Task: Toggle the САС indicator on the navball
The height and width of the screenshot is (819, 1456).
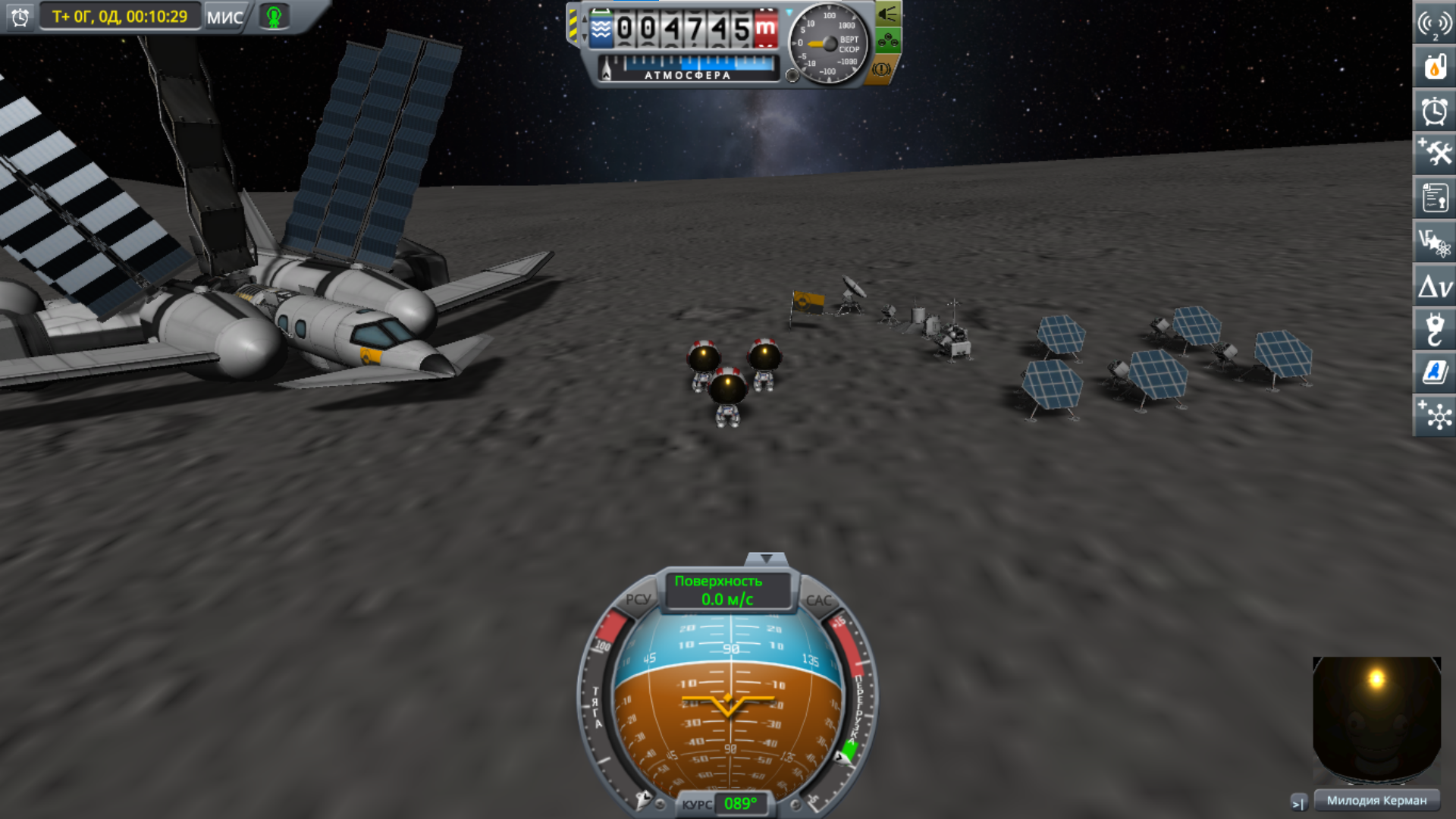Action: point(818,600)
